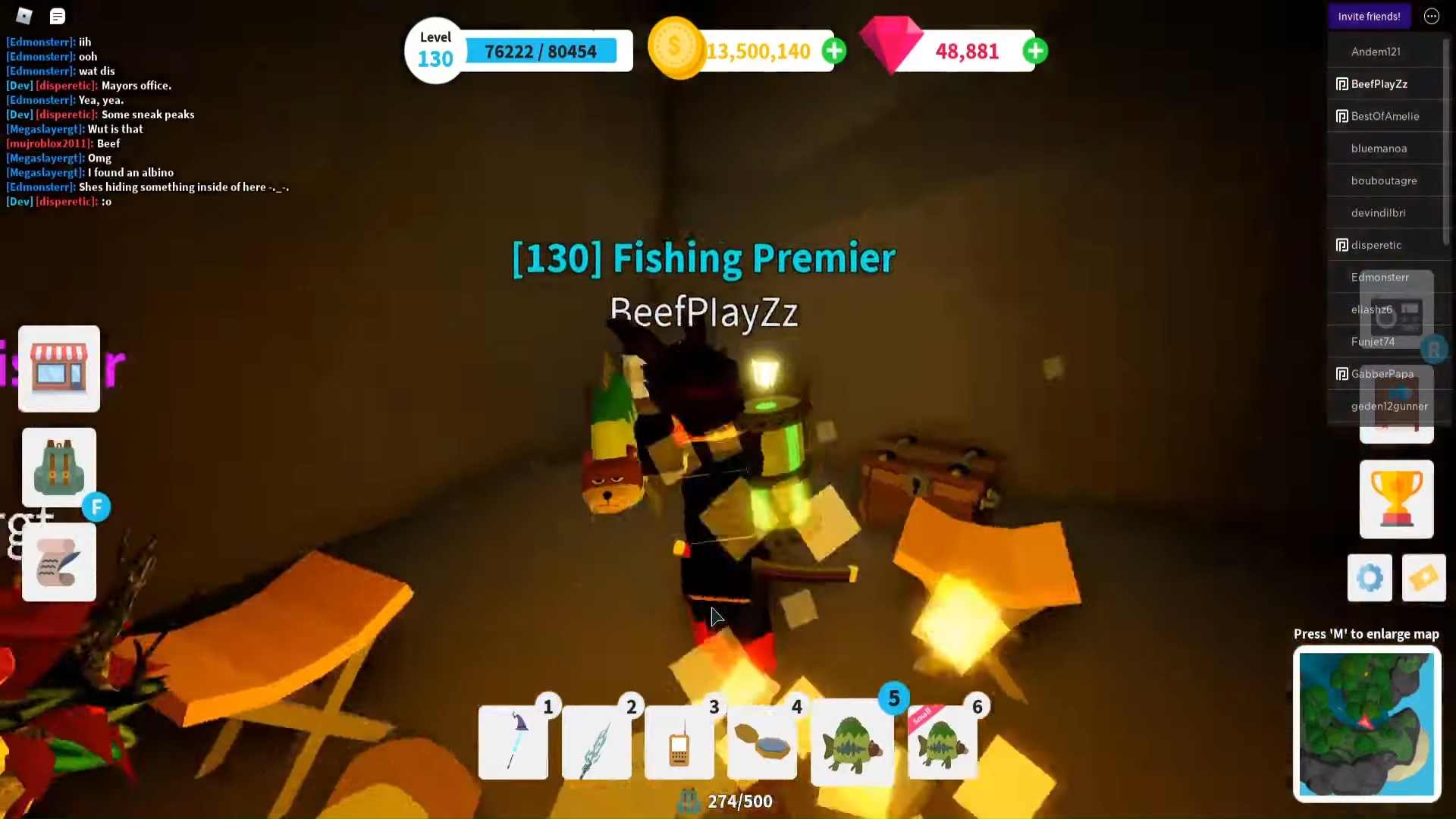This screenshot has height=819, width=1456.
Task: Open the three-dot options menu top right
Action: coord(1431,16)
